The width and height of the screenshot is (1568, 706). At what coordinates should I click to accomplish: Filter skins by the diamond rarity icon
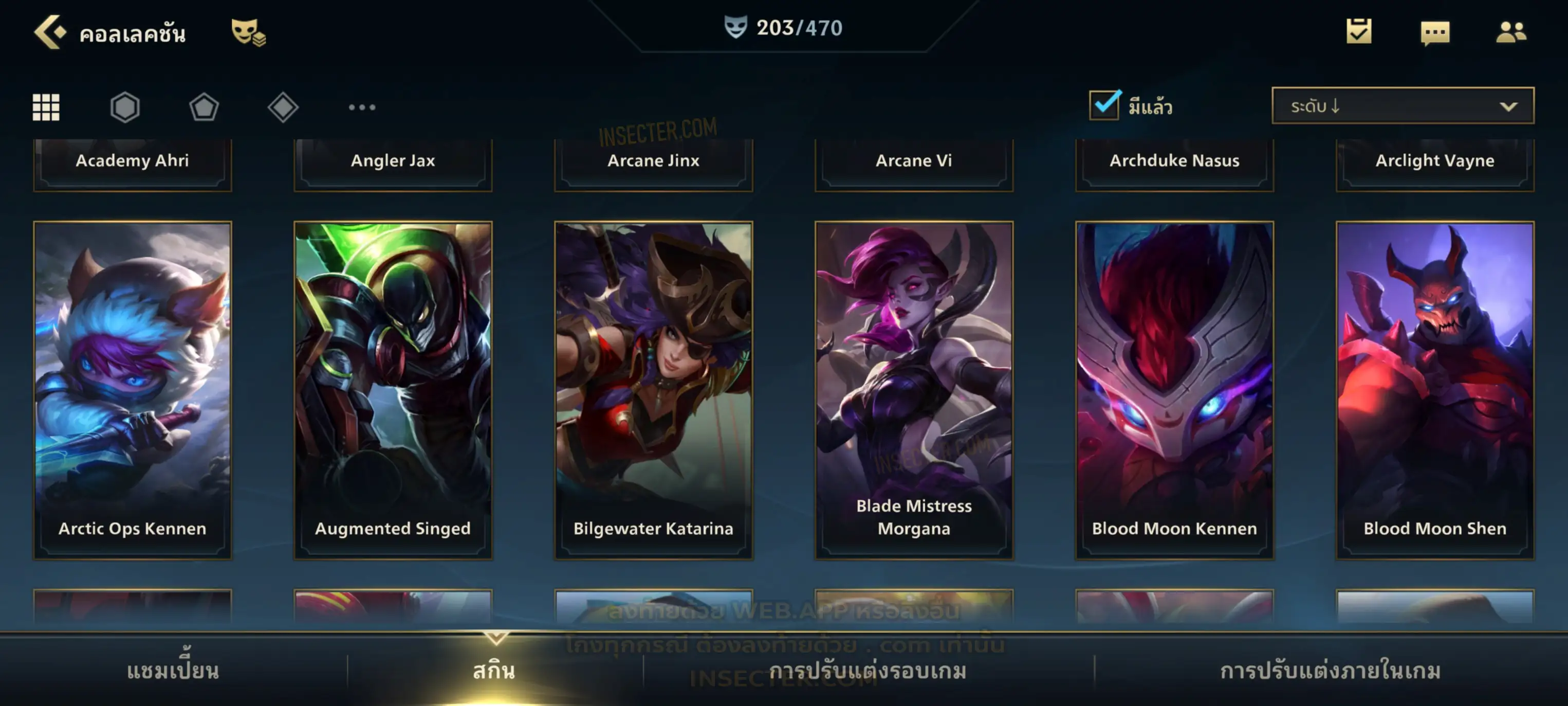pos(283,107)
